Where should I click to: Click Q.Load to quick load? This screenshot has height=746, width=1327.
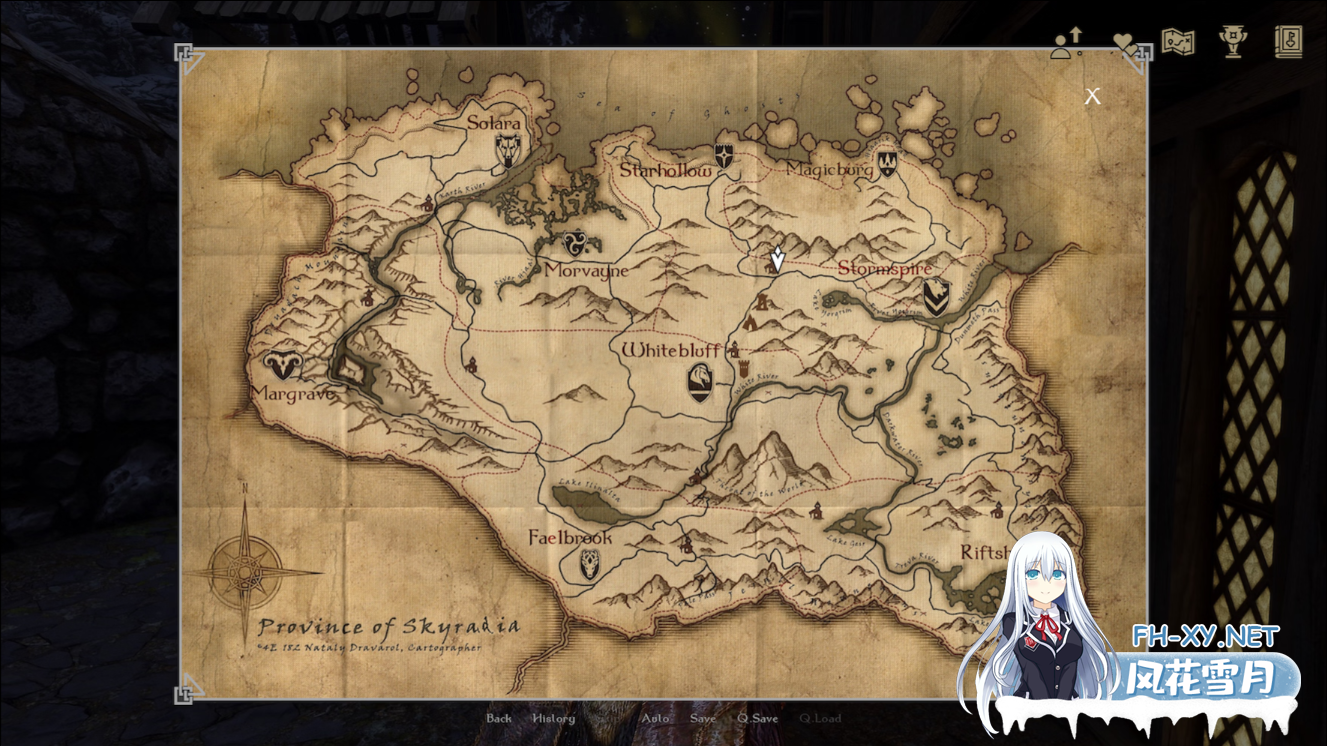coord(820,718)
